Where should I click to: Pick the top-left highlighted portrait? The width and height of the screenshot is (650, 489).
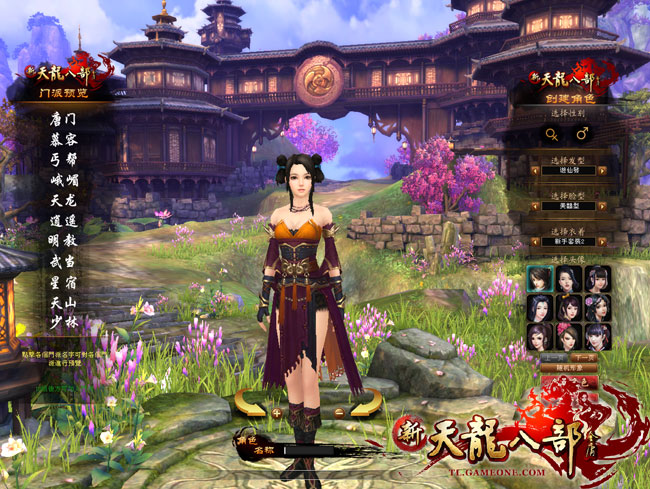(x=540, y=278)
